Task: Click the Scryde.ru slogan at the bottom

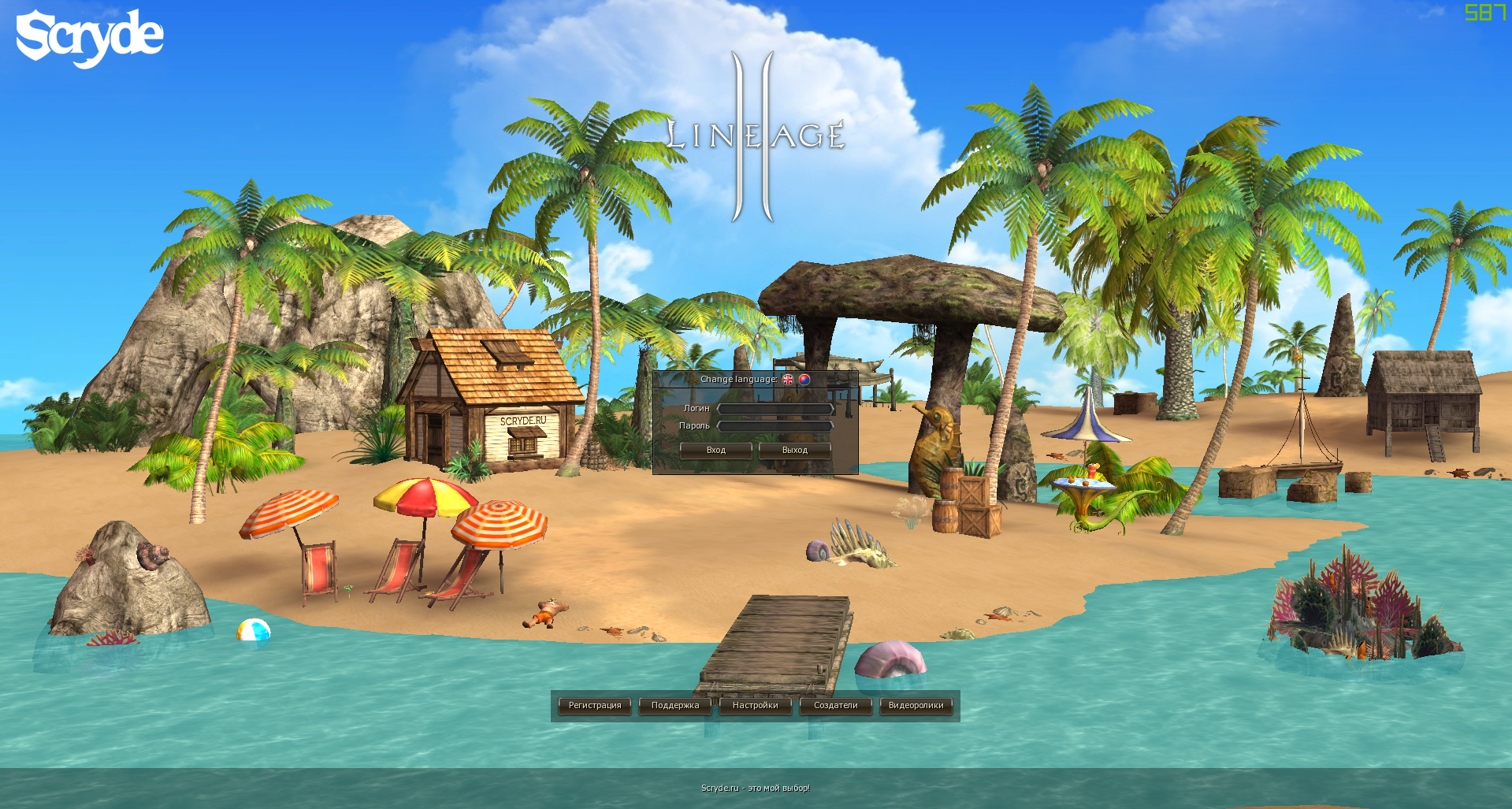Action: tap(755, 787)
